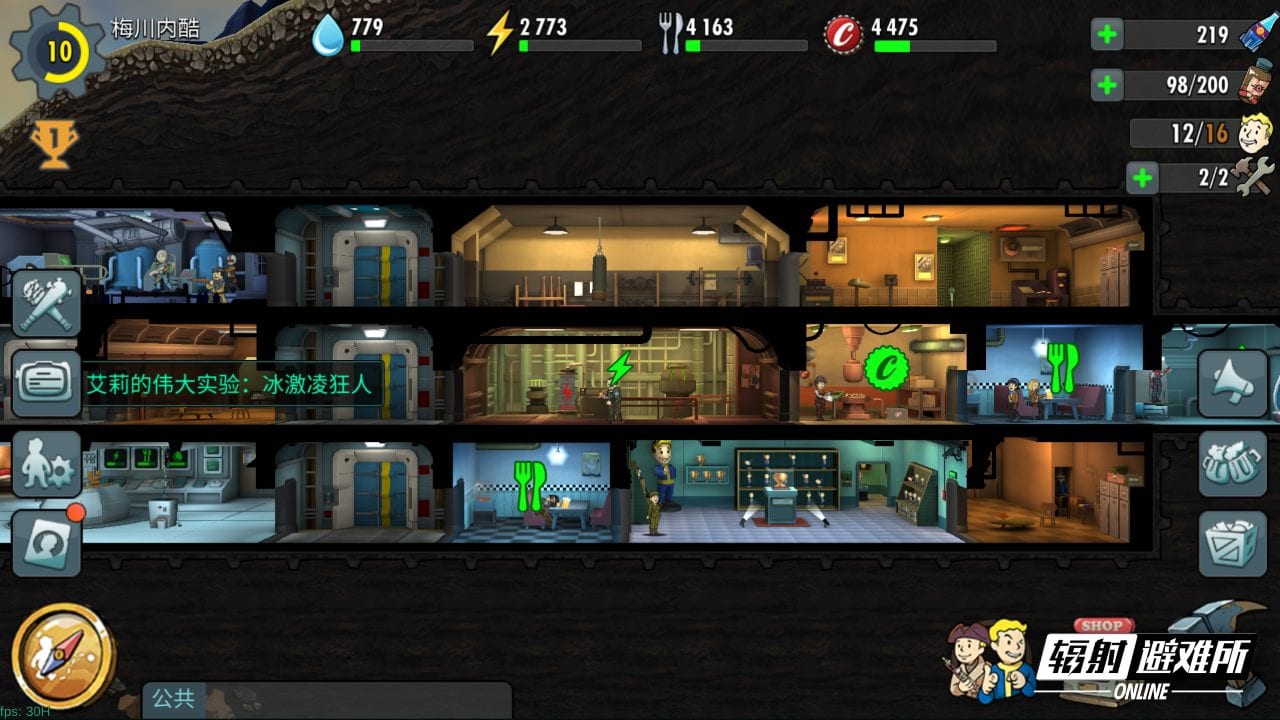Open the quest tracker 艾莉的伟大实验
Screen dimensions: 1280x720
tap(230, 383)
